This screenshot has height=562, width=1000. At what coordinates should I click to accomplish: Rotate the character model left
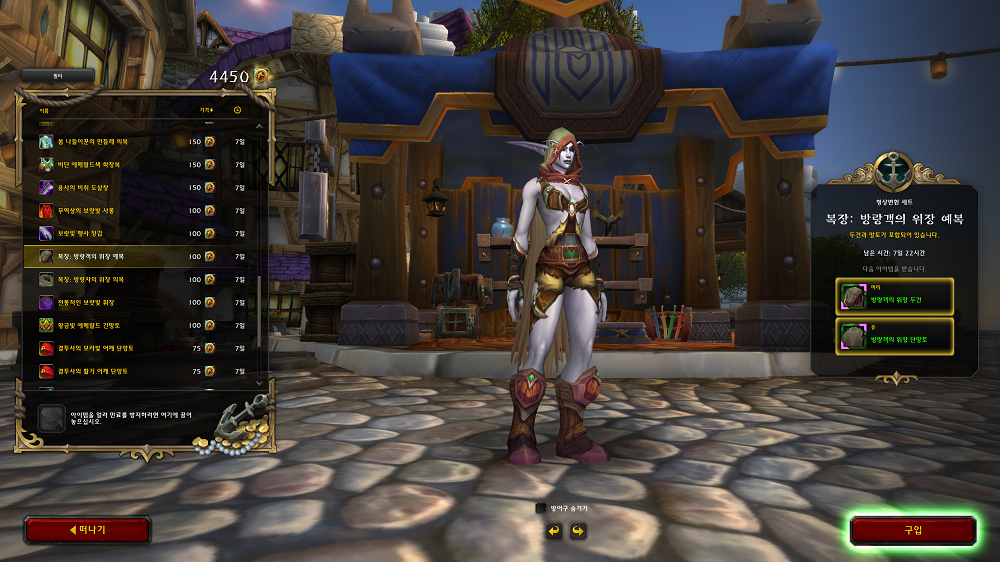pyautogui.click(x=553, y=530)
